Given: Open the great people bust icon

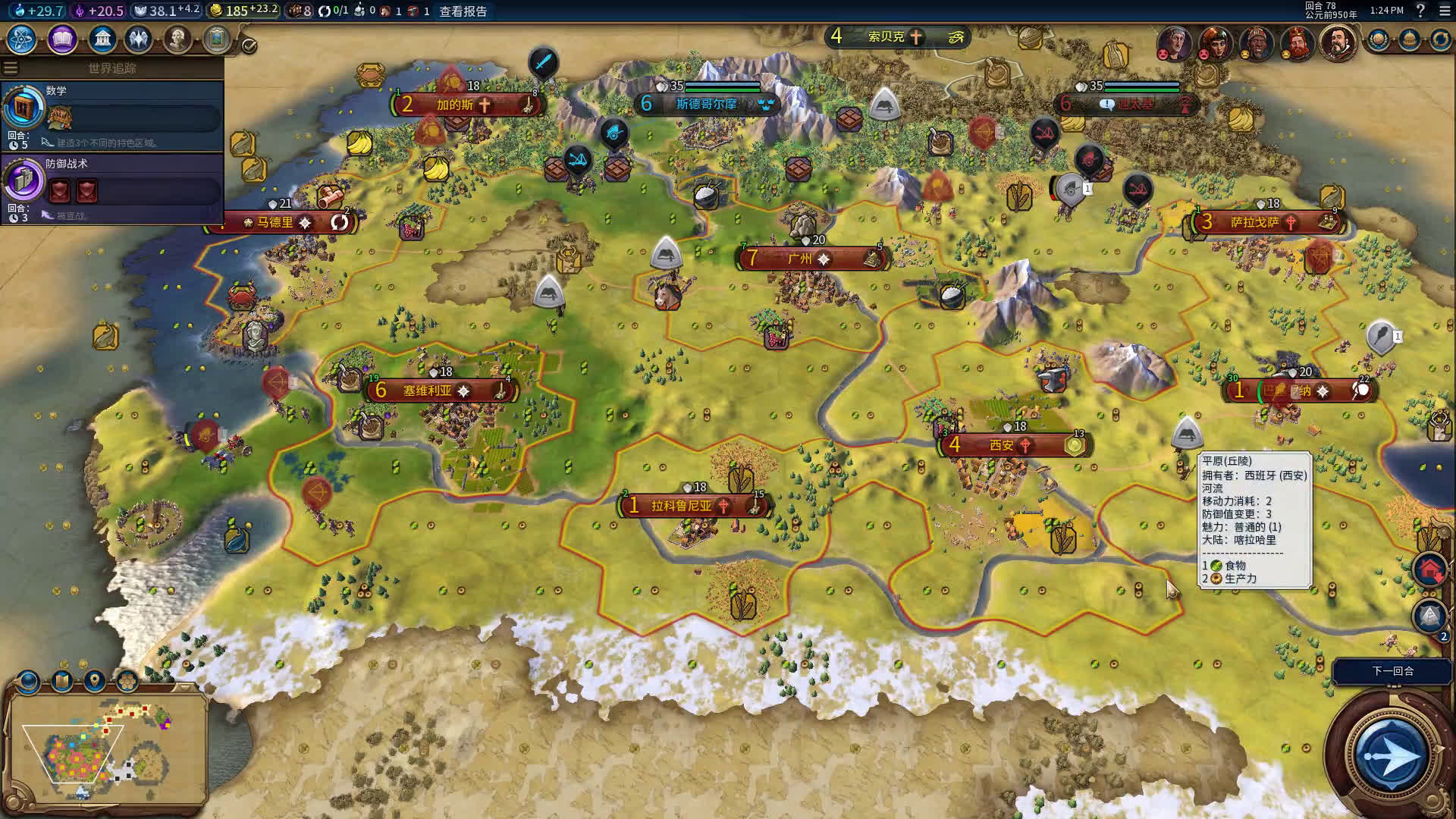Looking at the screenshot, I should point(177,39).
